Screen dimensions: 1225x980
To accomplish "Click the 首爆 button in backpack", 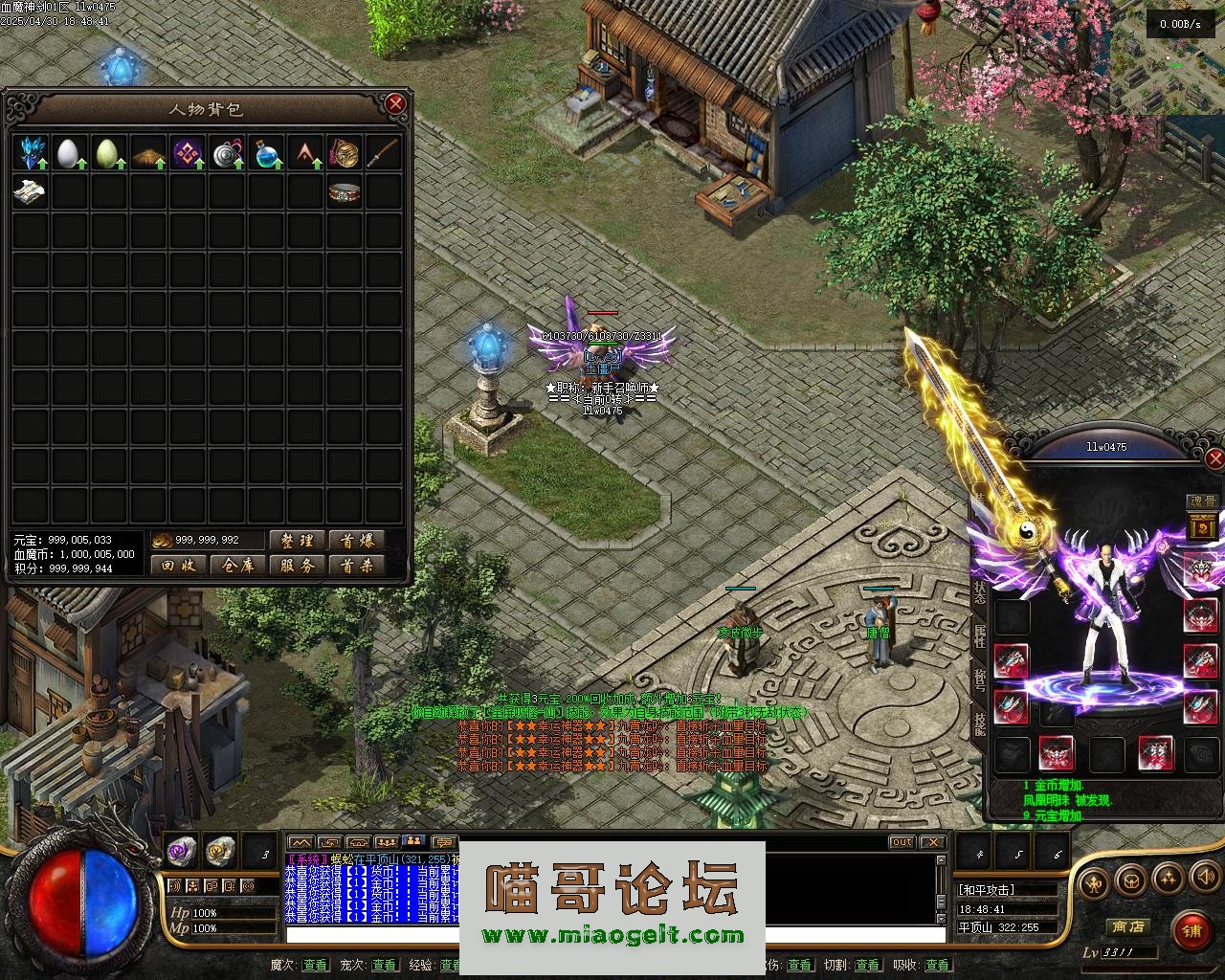I will pyautogui.click(x=357, y=541).
